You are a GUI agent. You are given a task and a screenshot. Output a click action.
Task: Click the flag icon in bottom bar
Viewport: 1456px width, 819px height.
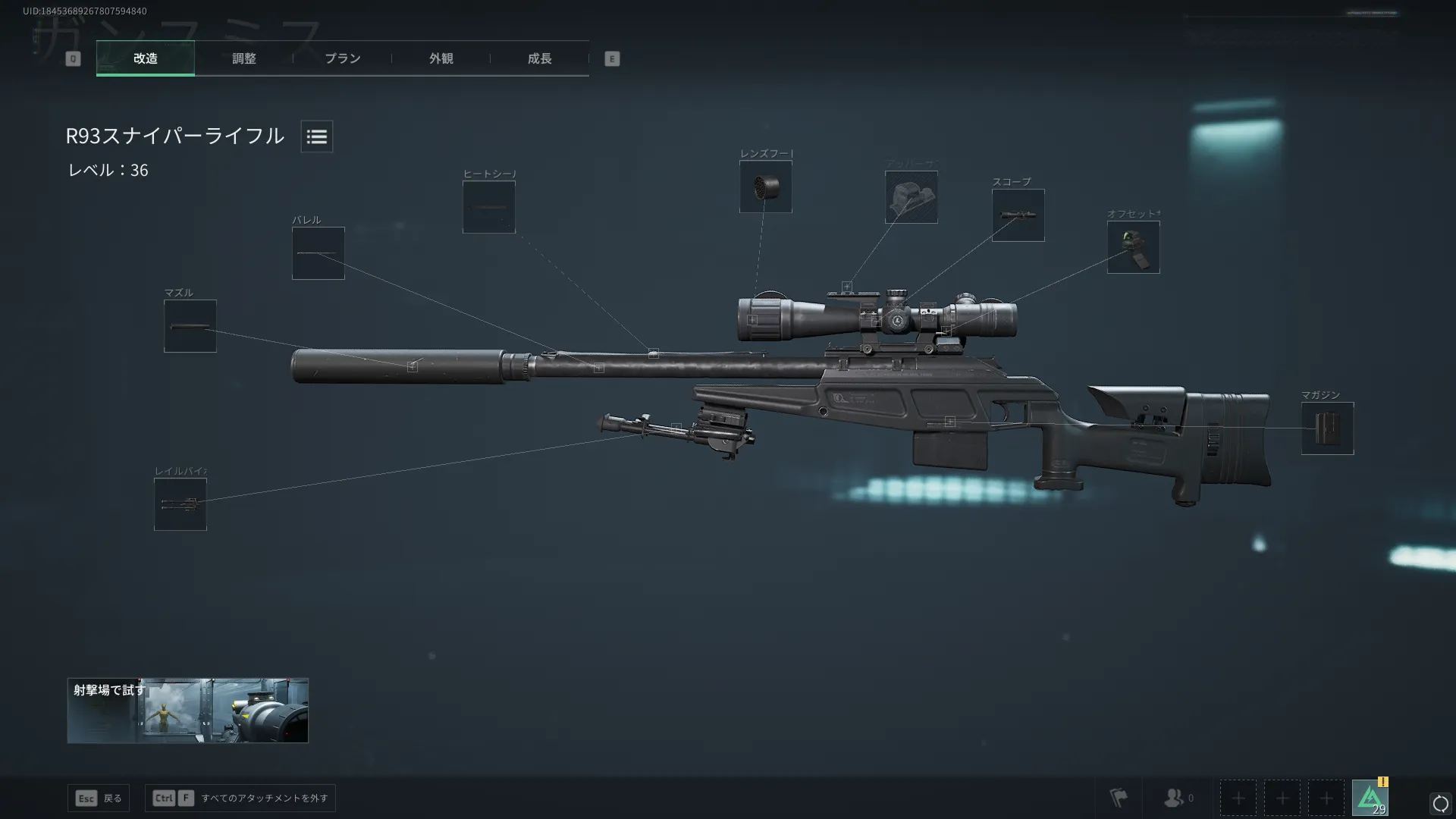(x=1119, y=798)
